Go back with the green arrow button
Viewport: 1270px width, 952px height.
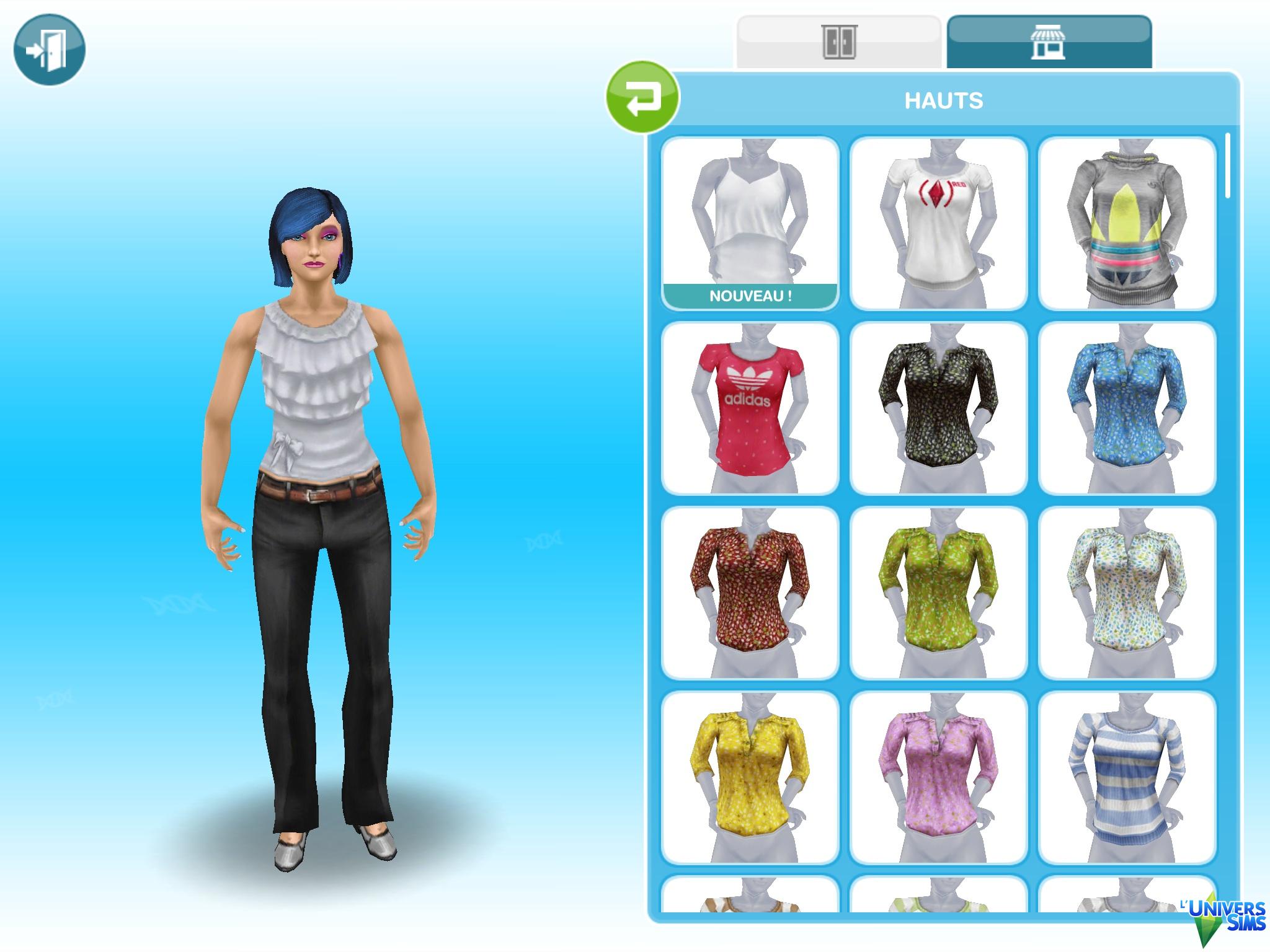point(642,97)
